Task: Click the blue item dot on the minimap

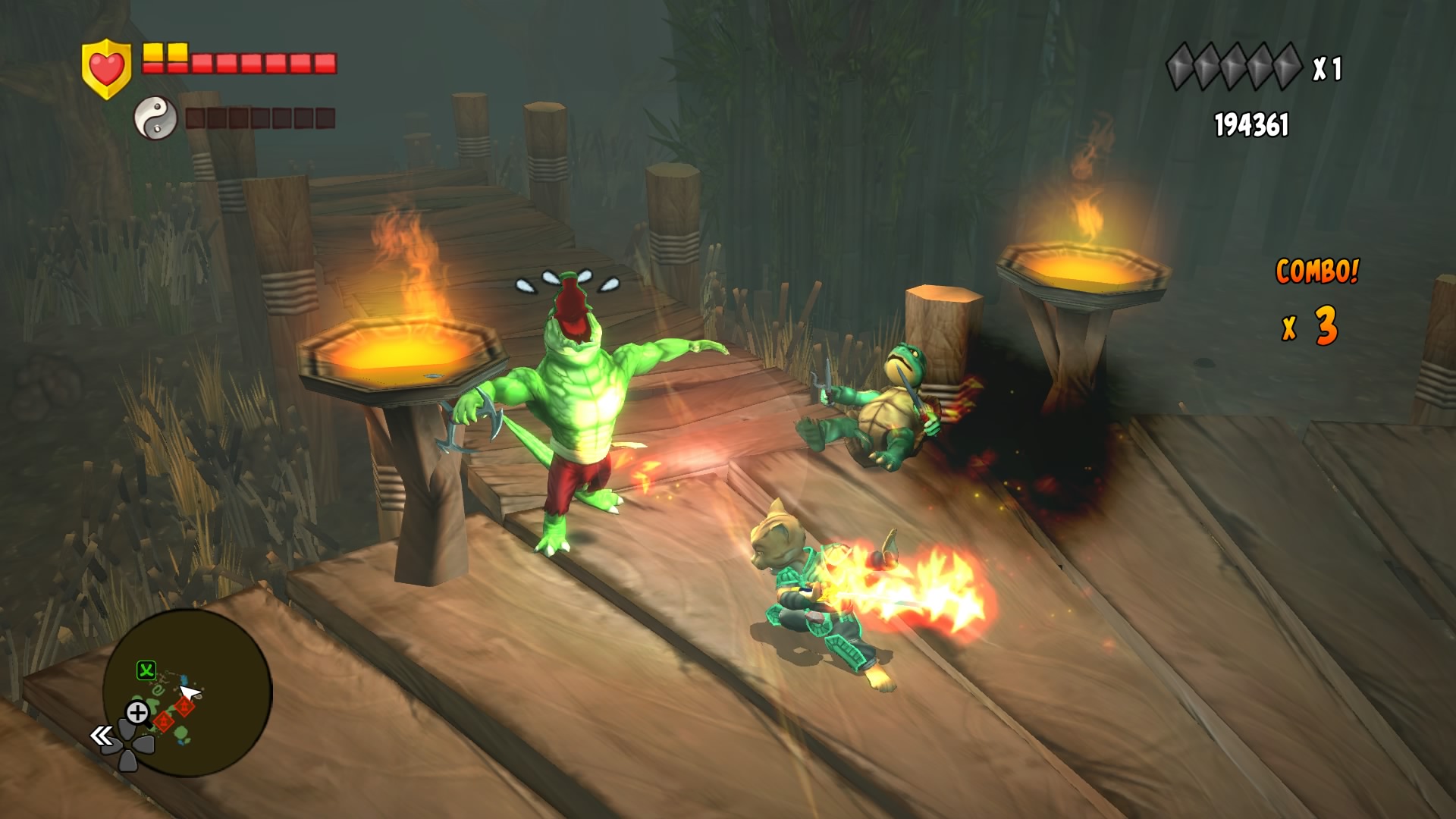Action: point(184,680)
